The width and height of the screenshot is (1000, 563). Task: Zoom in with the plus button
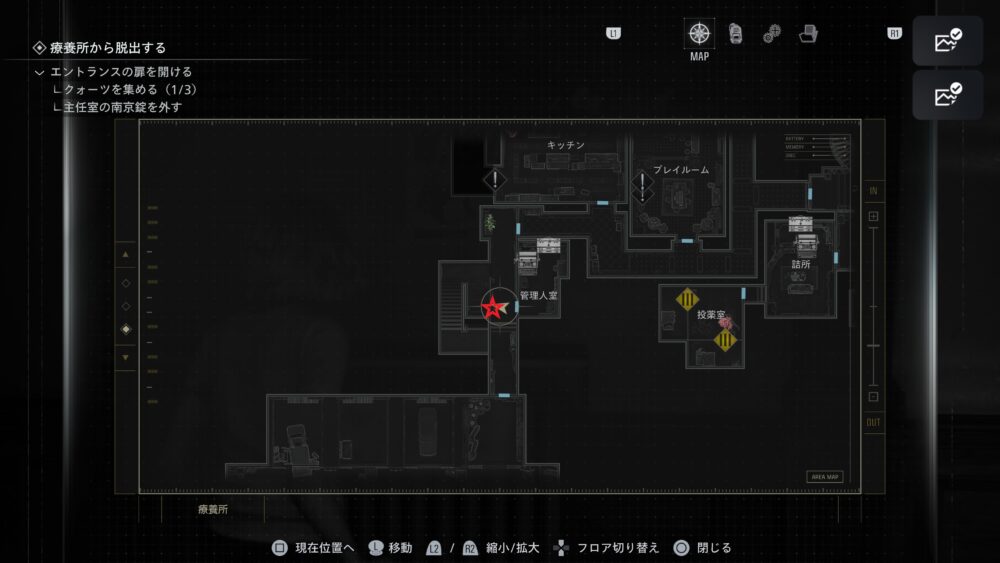click(x=873, y=216)
